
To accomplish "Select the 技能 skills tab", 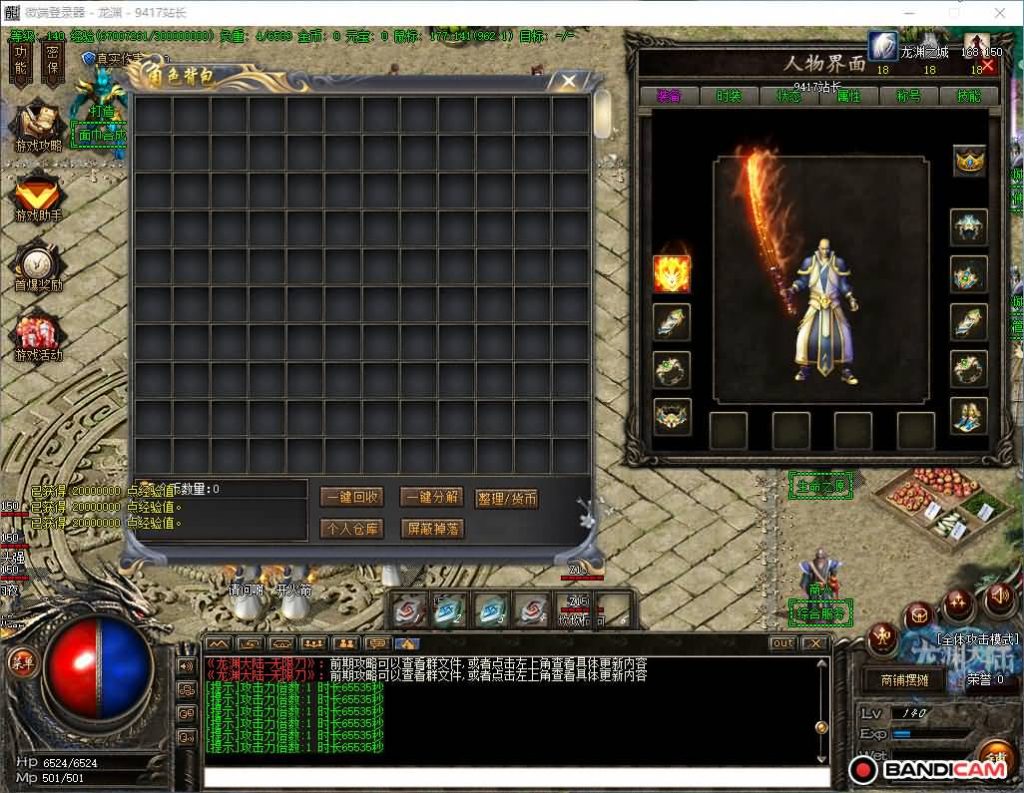I will pos(968,96).
